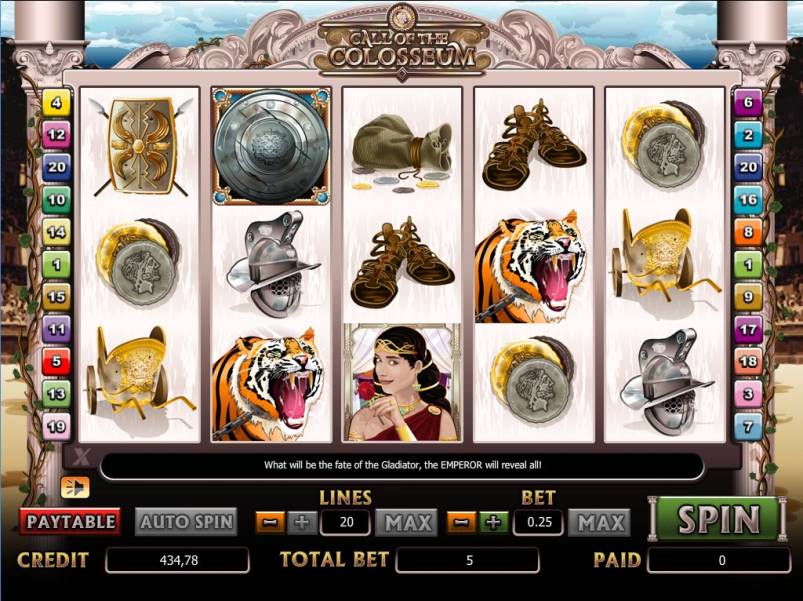This screenshot has height=601, width=803.
Task: Choose payline 19 indicator
Action: point(56,427)
